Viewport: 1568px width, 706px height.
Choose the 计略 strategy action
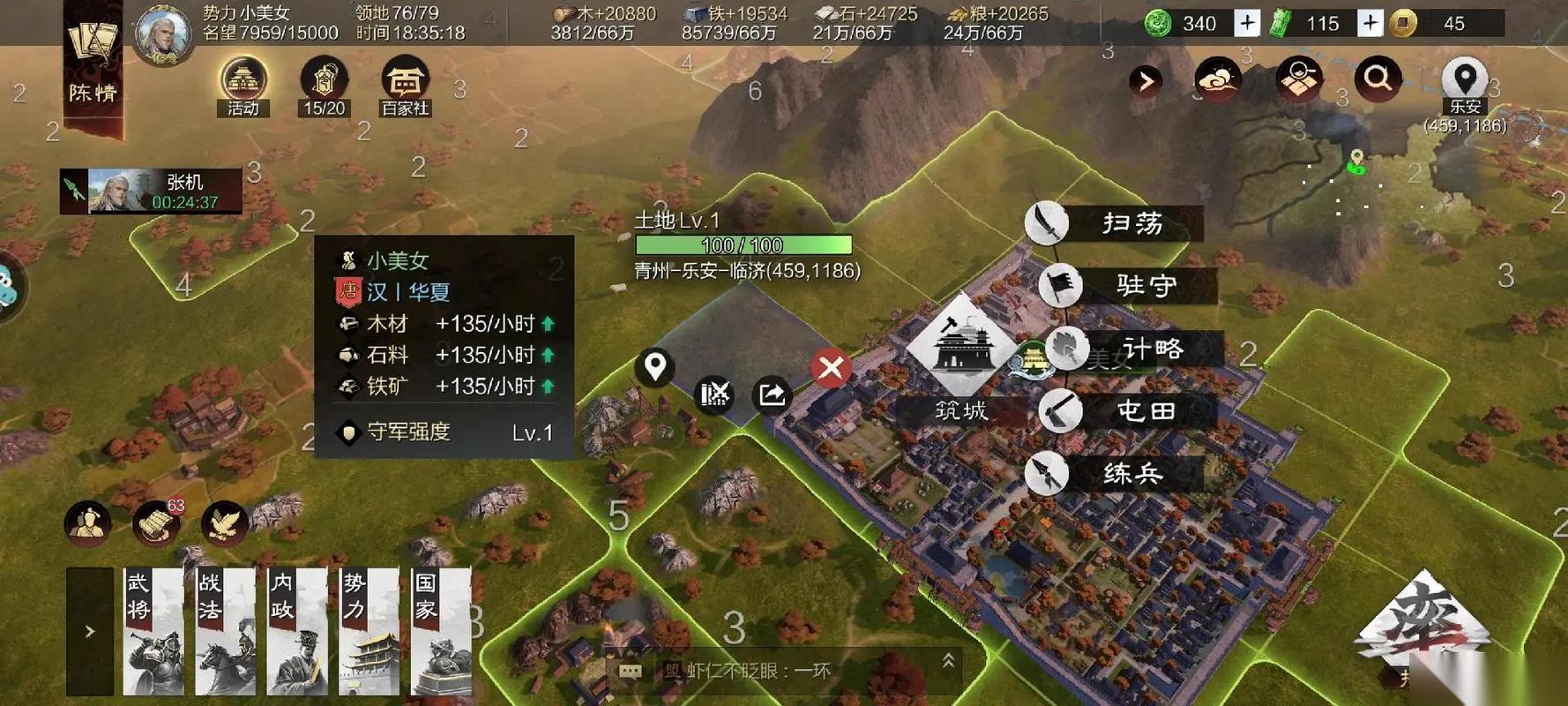(x=1134, y=349)
